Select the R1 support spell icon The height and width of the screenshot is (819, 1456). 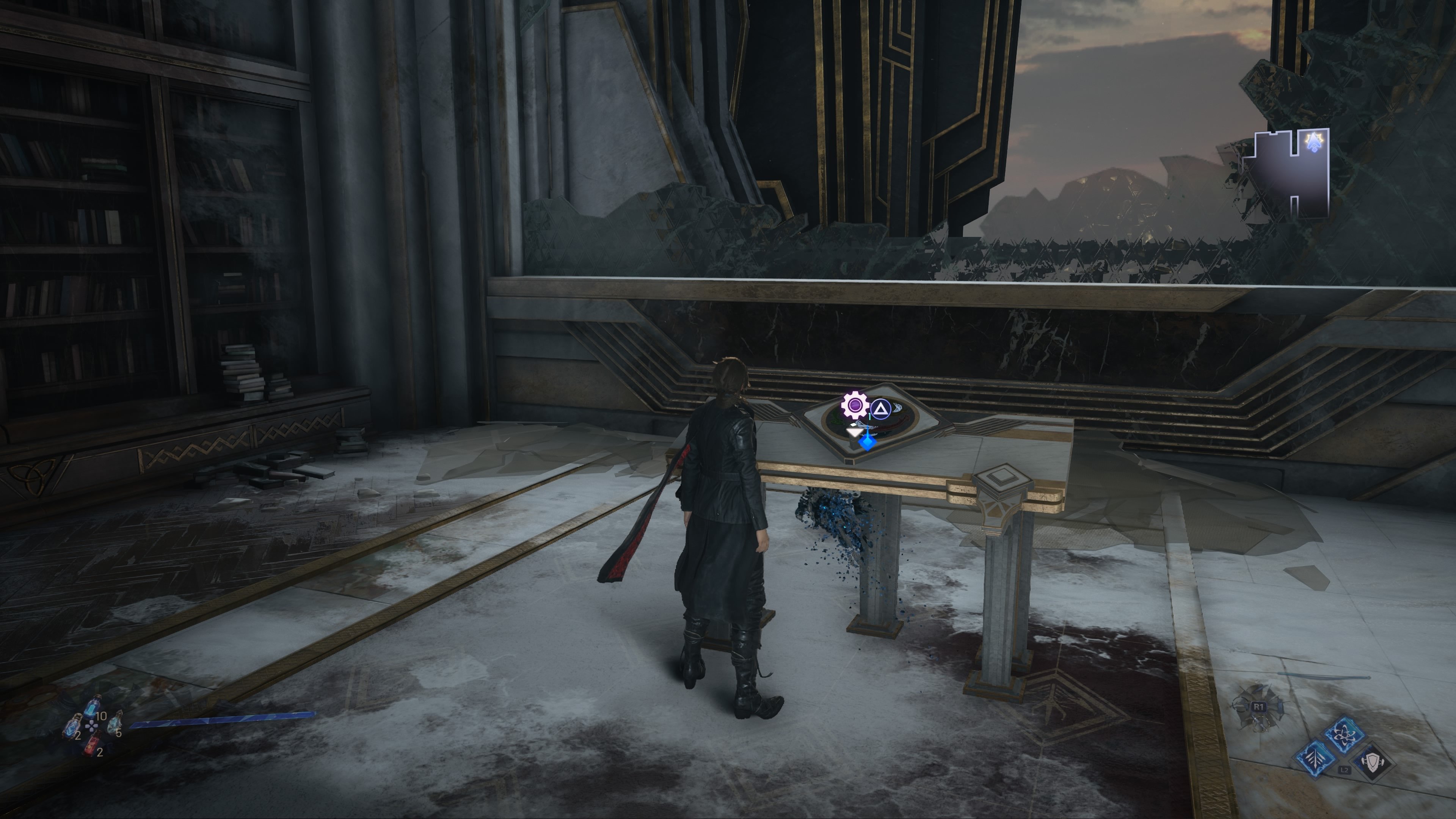pyautogui.click(x=1259, y=706)
